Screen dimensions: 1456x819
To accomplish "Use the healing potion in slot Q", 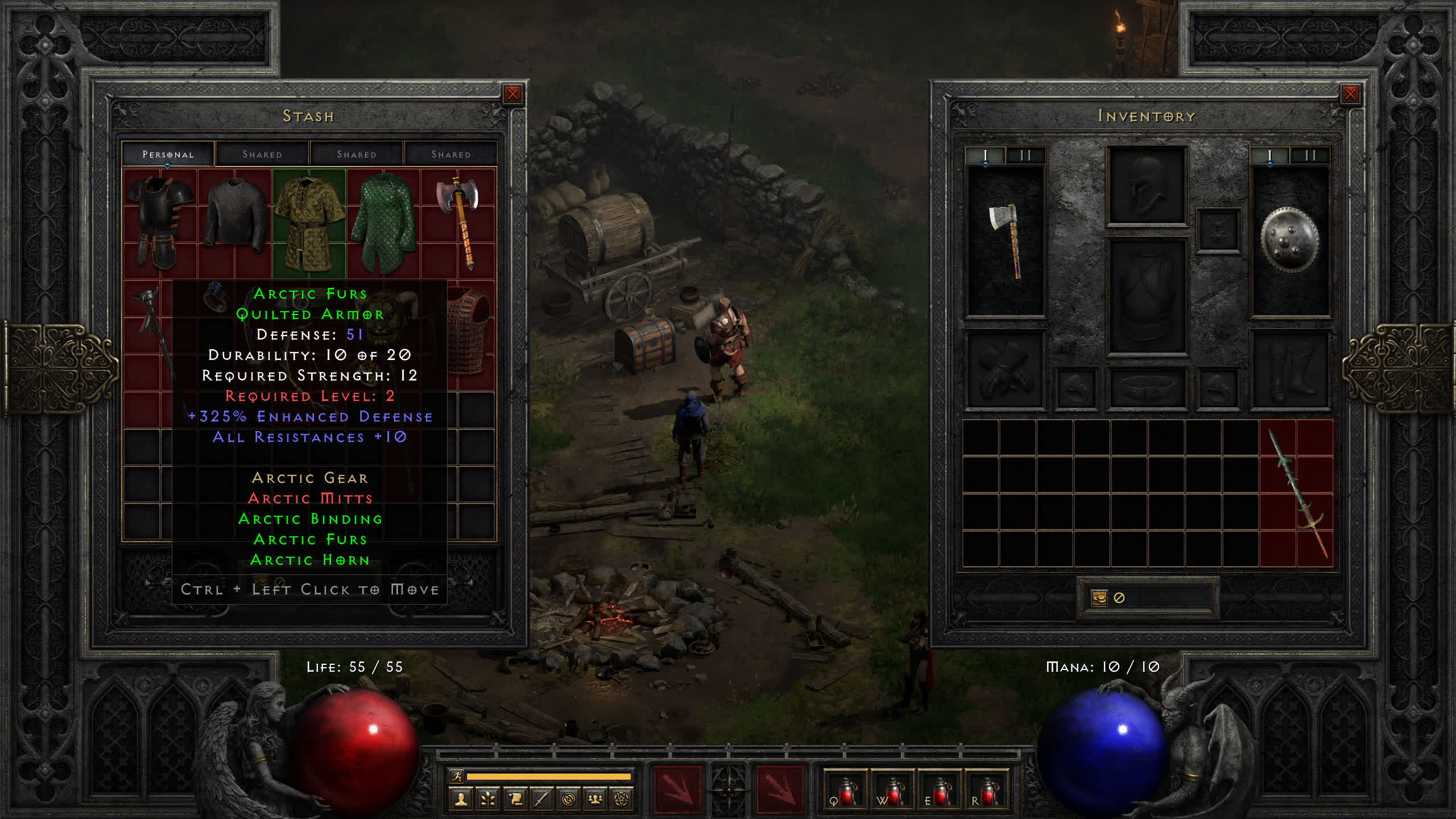I will coord(845,792).
